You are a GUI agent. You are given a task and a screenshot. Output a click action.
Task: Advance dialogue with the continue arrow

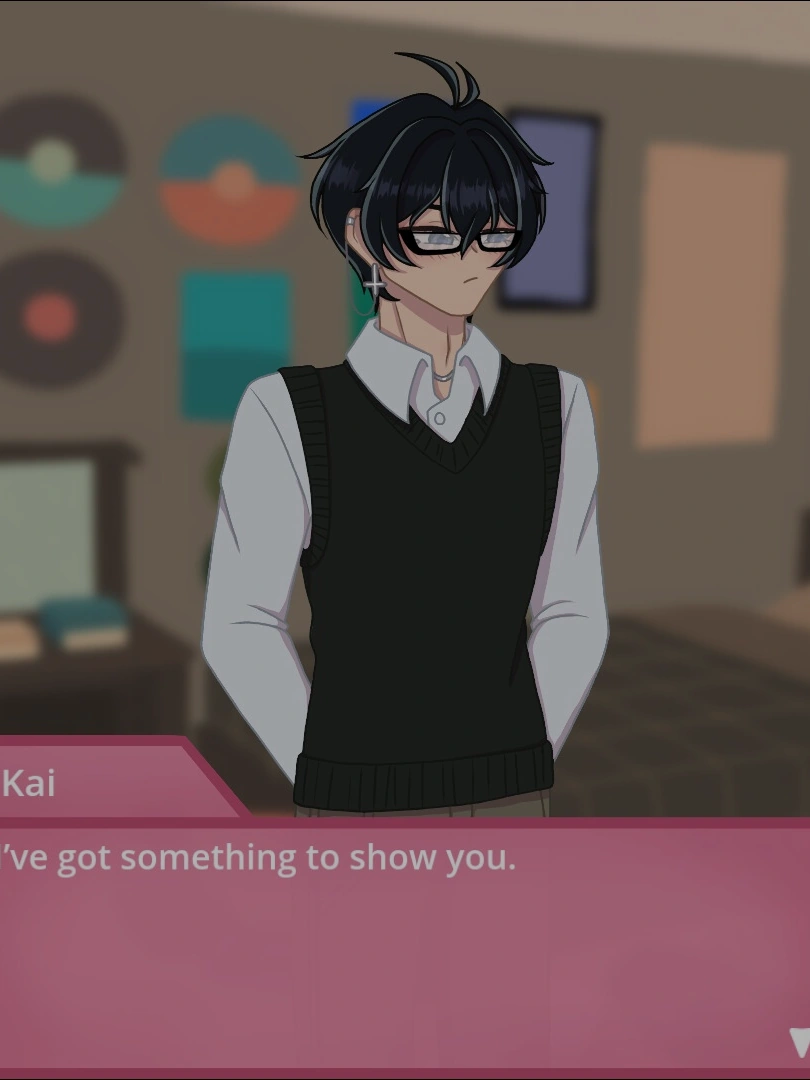click(x=799, y=1042)
